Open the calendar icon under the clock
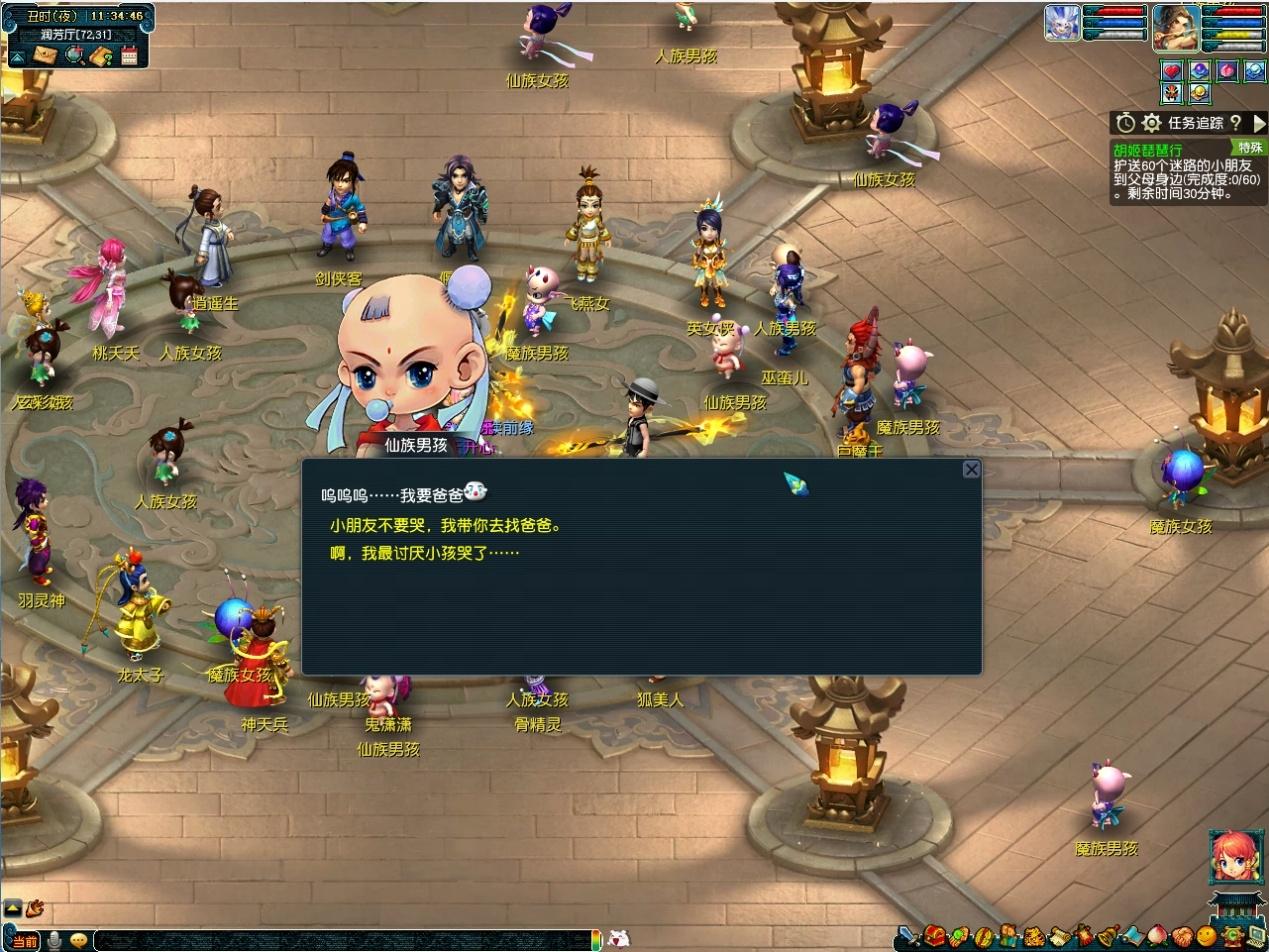 pos(129,56)
